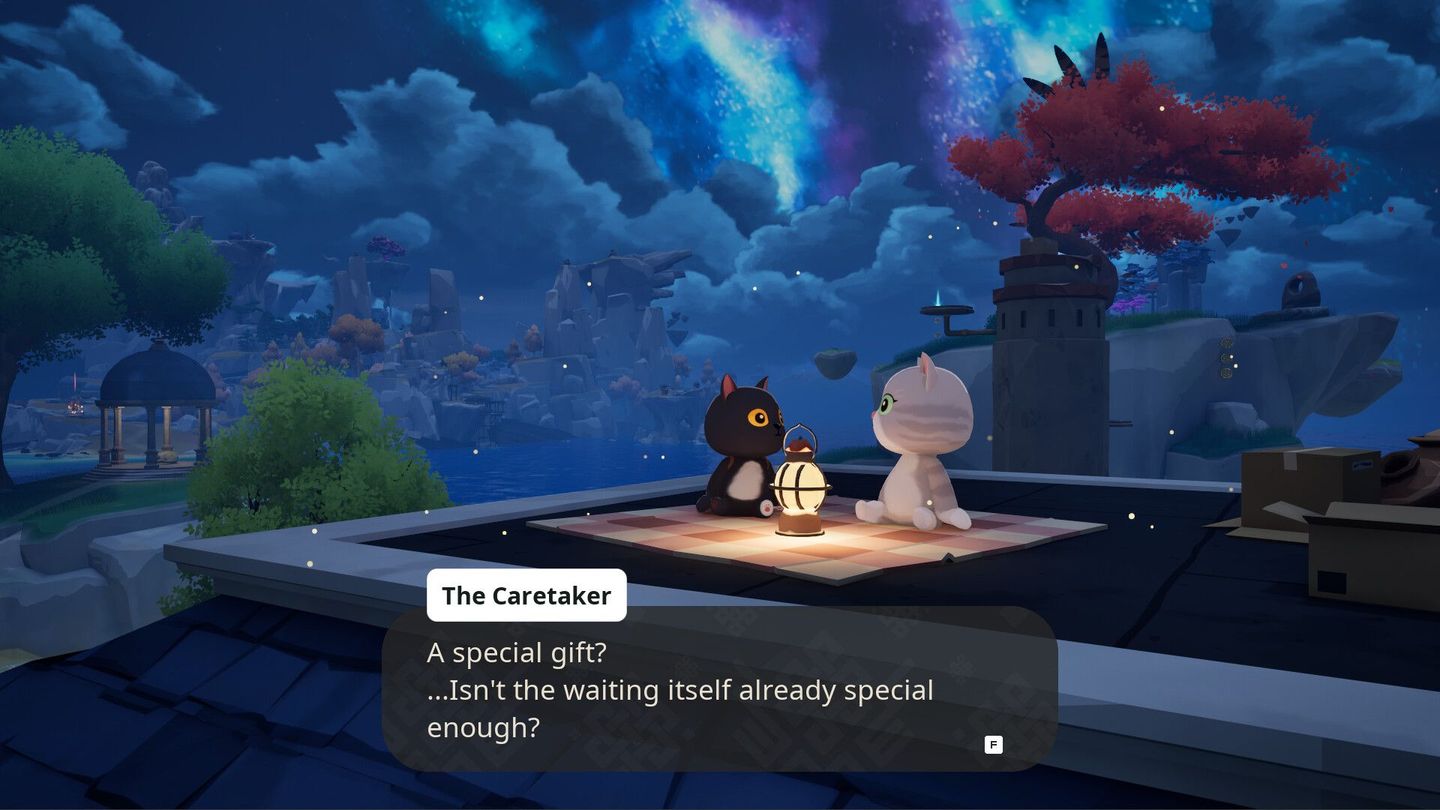
Task: Click the dialogue box to advance text
Action: click(x=720, y=690)
